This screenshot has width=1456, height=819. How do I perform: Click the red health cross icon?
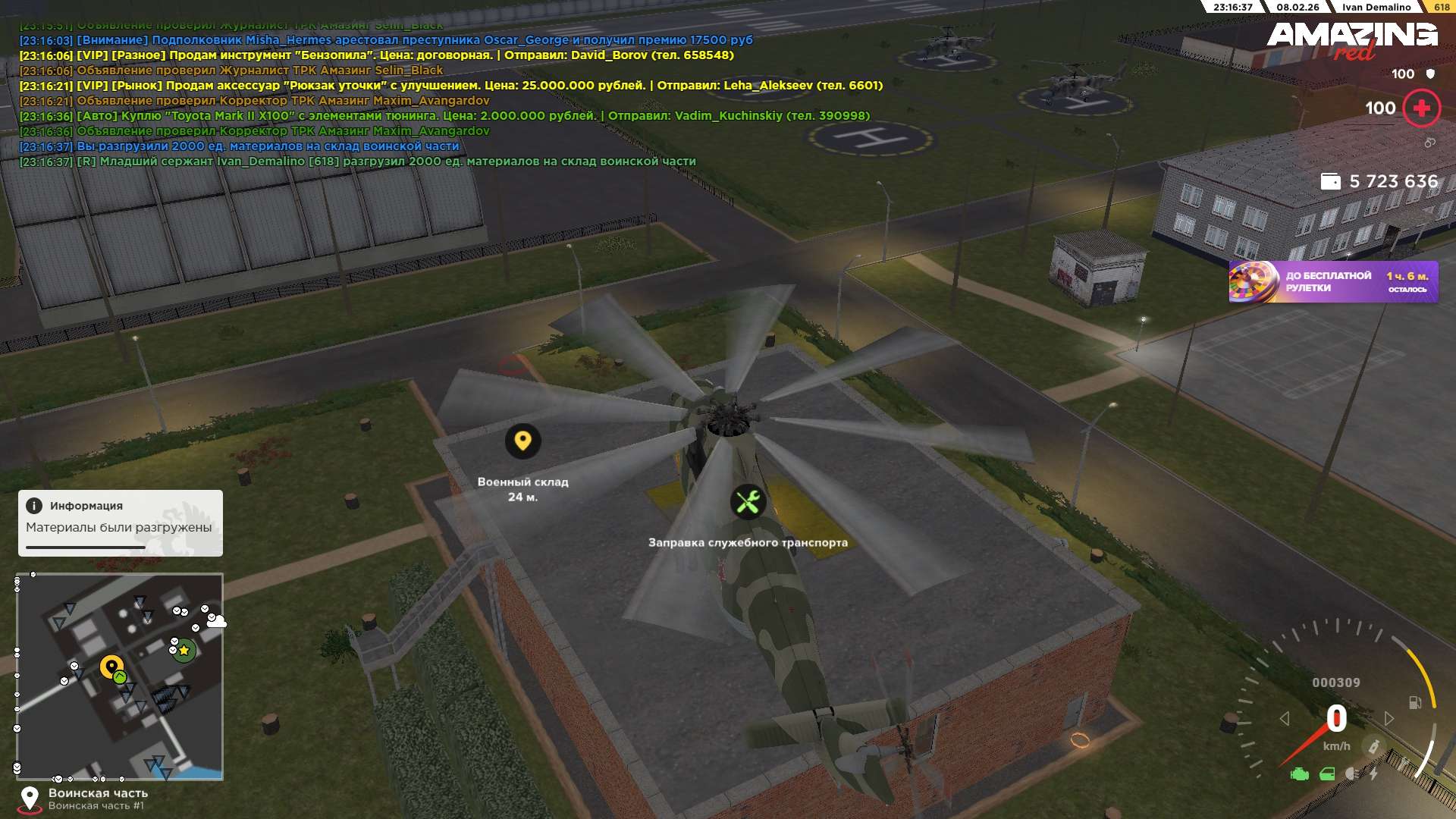pos(1421,108)
